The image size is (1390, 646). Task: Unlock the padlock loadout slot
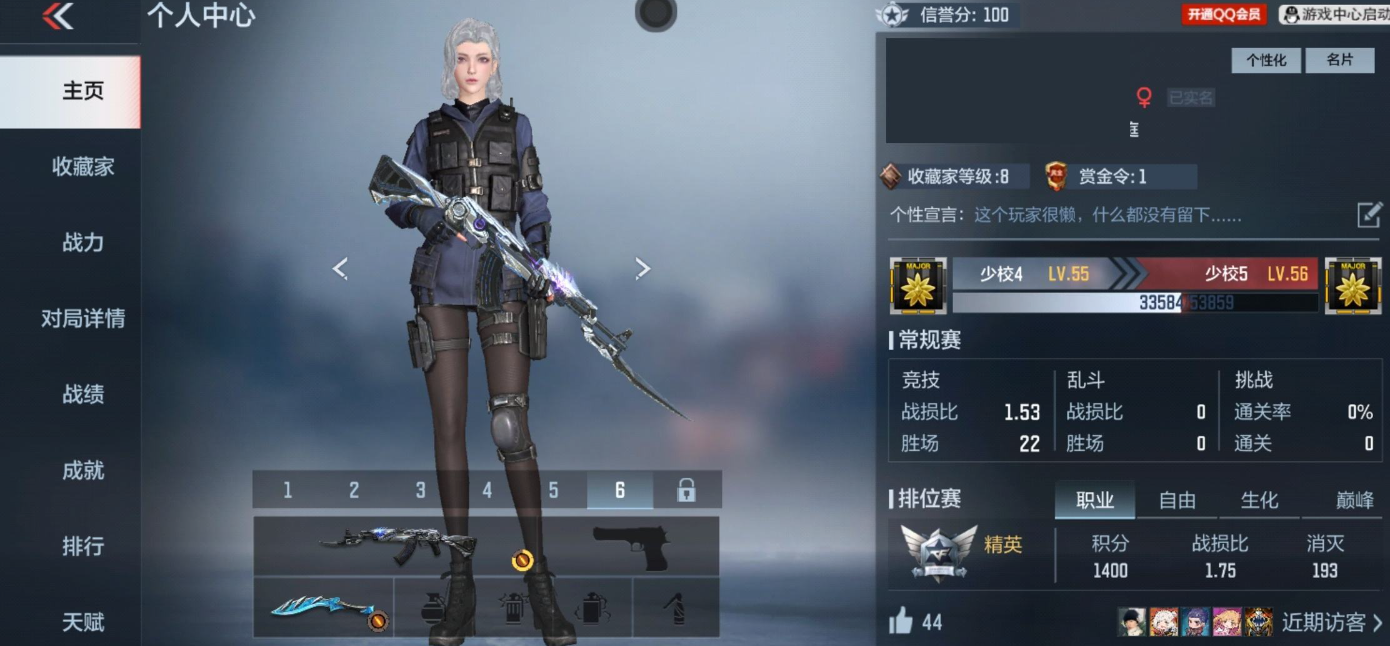[686, 490]
